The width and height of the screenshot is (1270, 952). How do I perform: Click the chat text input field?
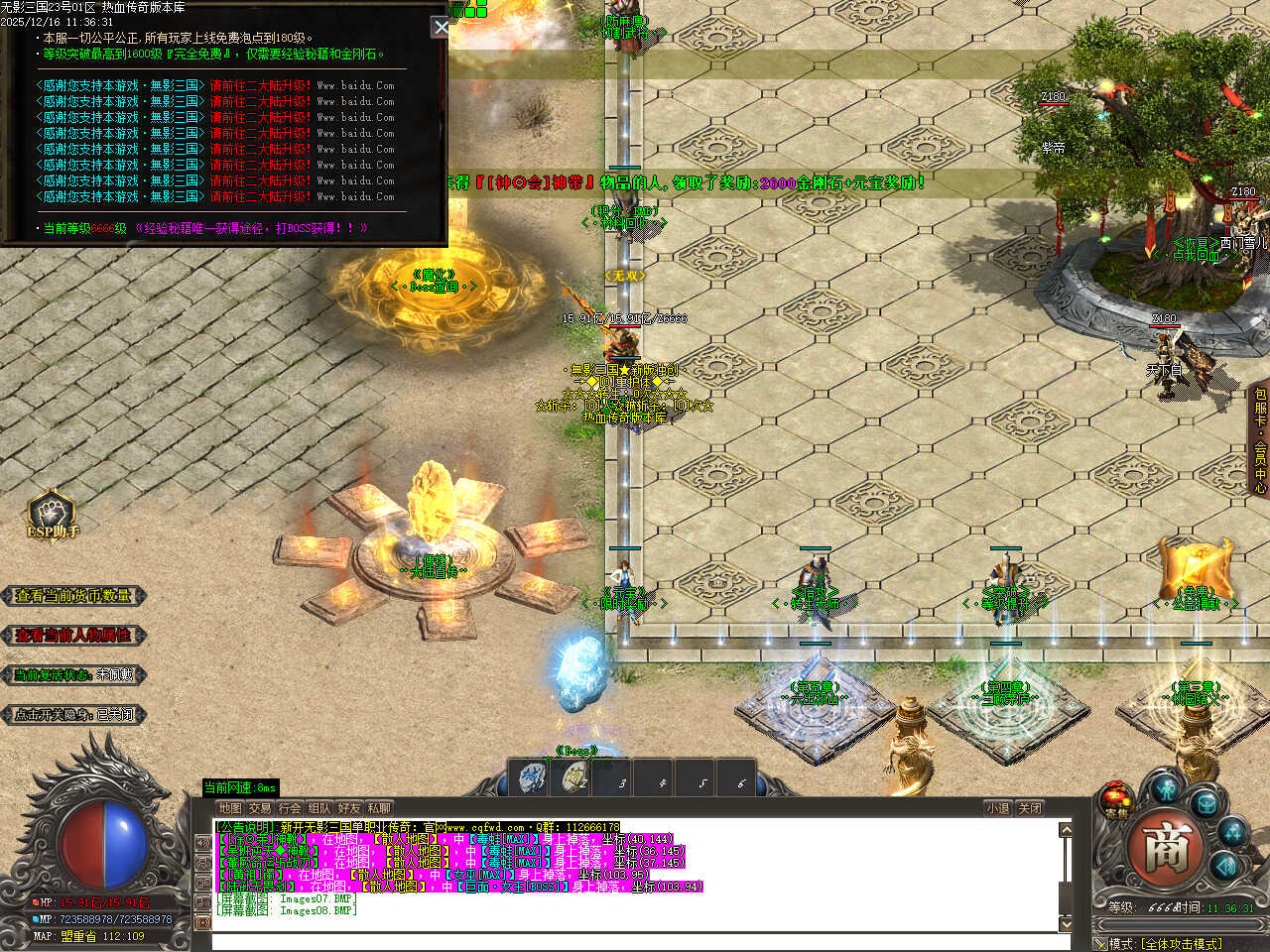pos(635,941)
